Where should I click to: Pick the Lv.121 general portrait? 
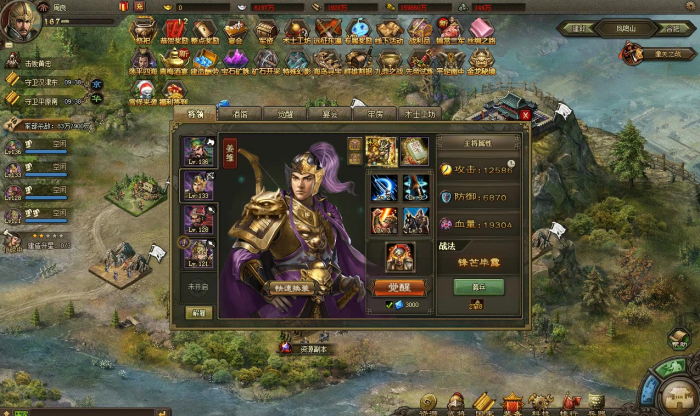pyautogui.click(x=196, y=255)
